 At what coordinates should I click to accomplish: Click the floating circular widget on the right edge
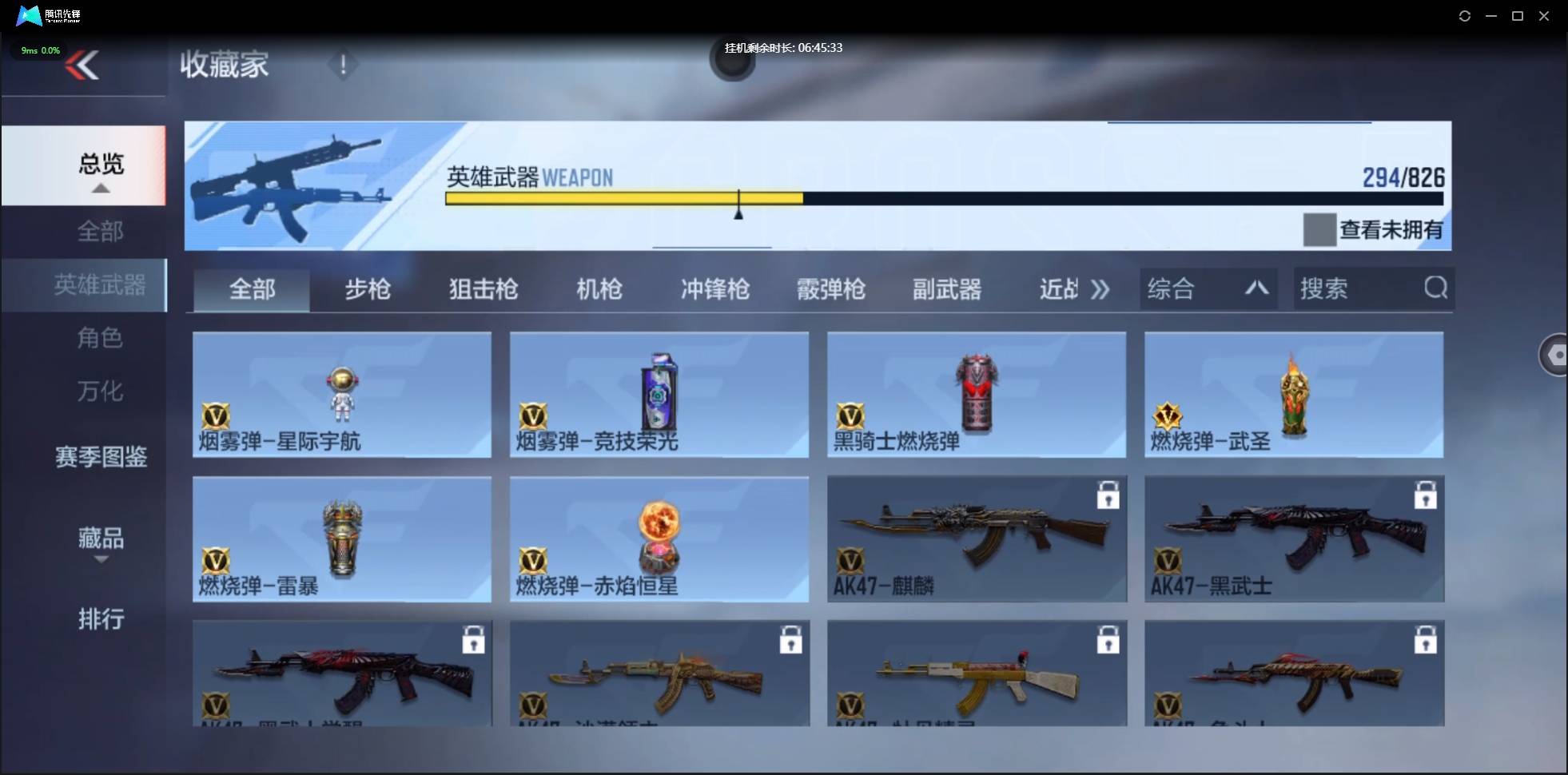[1555, 355]
